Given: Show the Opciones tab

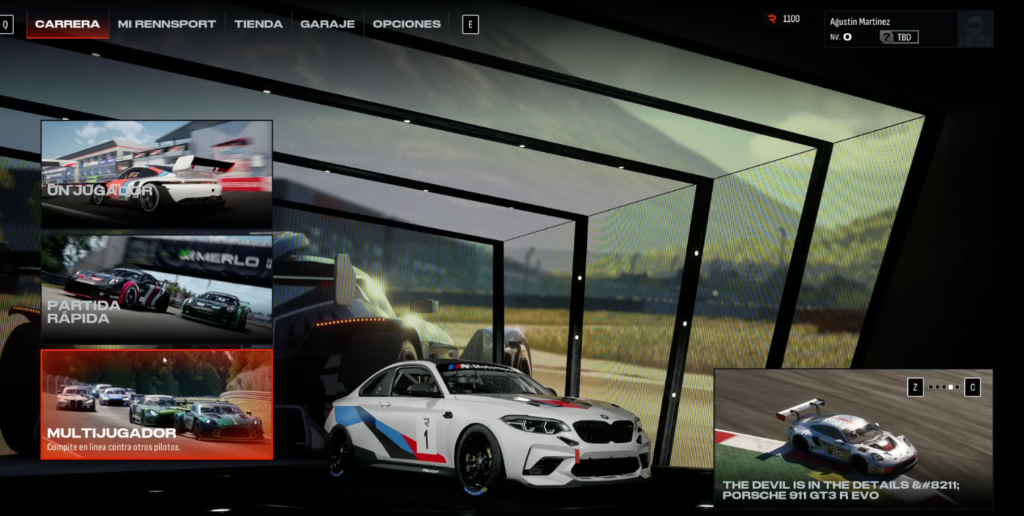Looking at the screenshot, I should (x=406, y=24).
